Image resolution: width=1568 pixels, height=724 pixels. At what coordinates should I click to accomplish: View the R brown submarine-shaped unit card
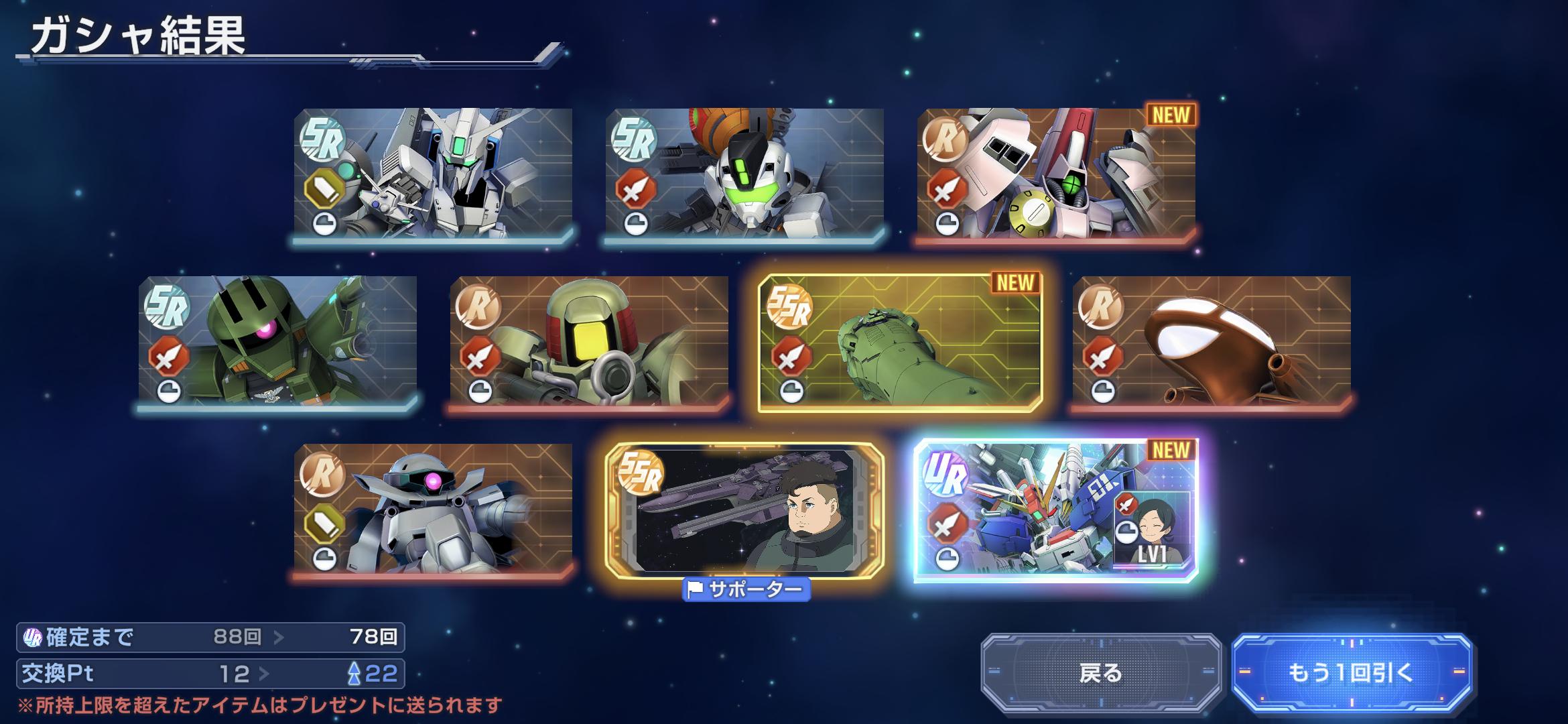(x=1212, y=341)
